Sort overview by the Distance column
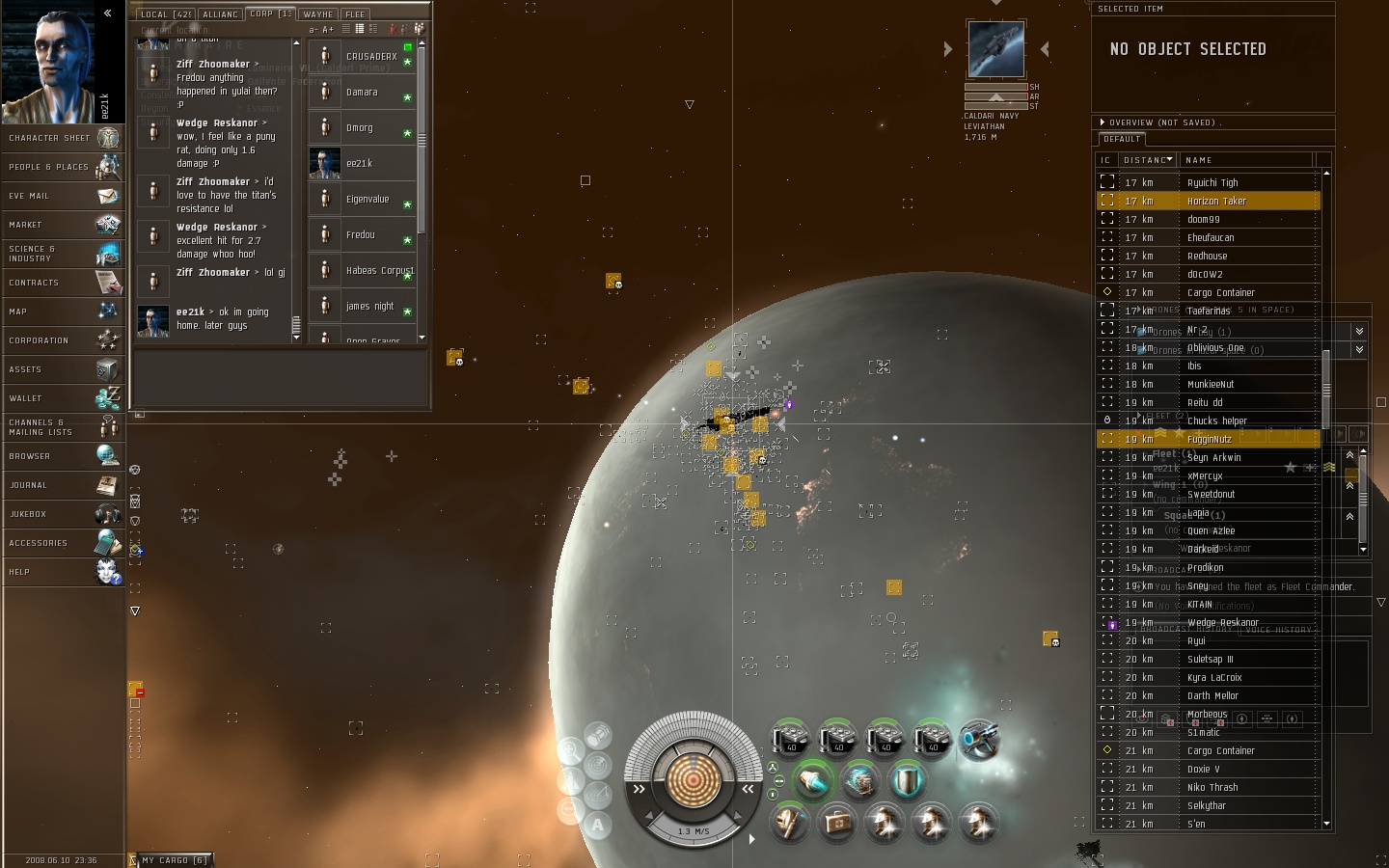This screenshot has height=868, width=1389. (1148, 160)
